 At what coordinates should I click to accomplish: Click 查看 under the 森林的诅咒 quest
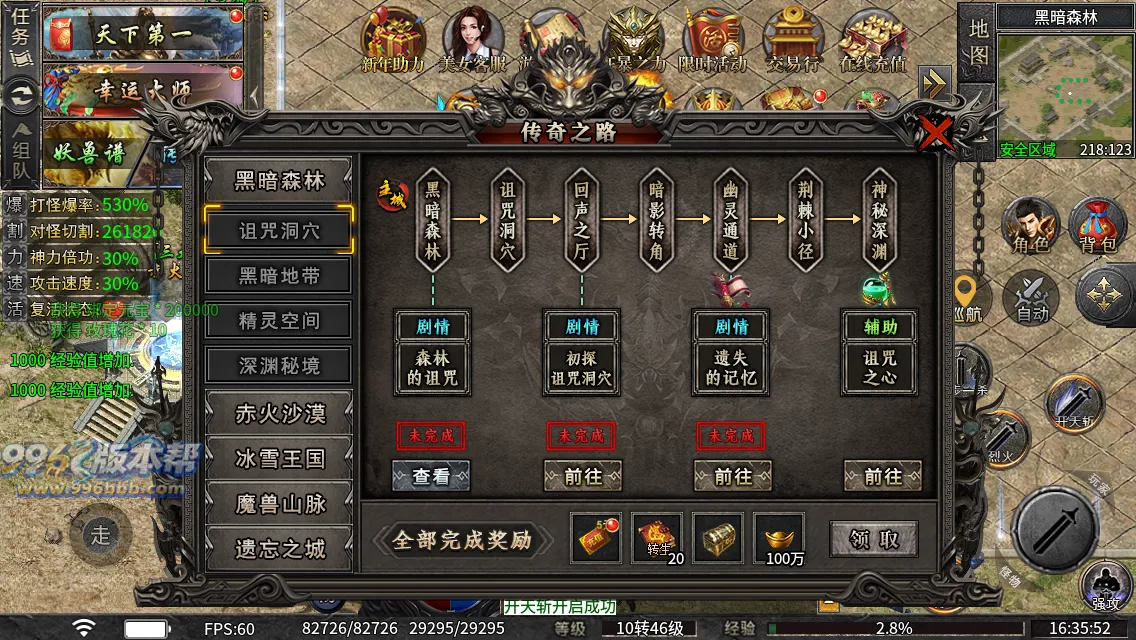point(431,477)
